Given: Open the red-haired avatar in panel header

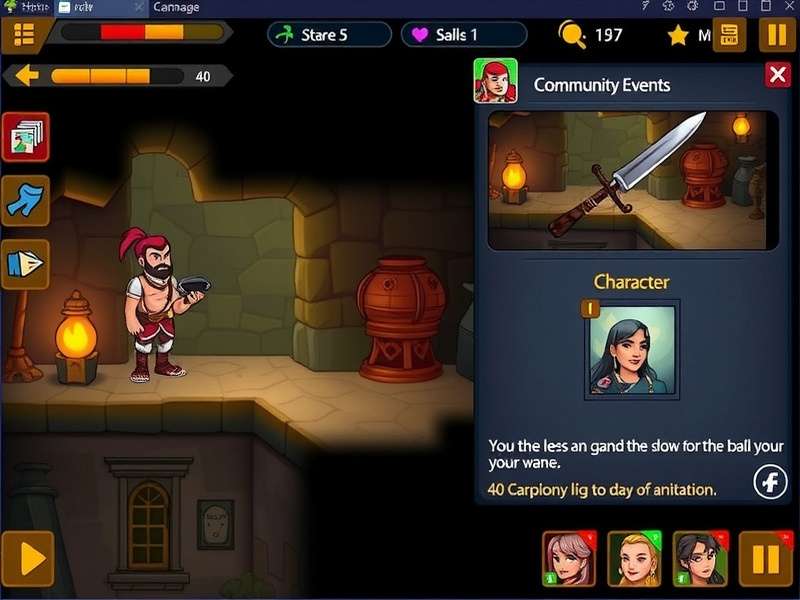Looking at the screenshot, I should click(495, 81).
